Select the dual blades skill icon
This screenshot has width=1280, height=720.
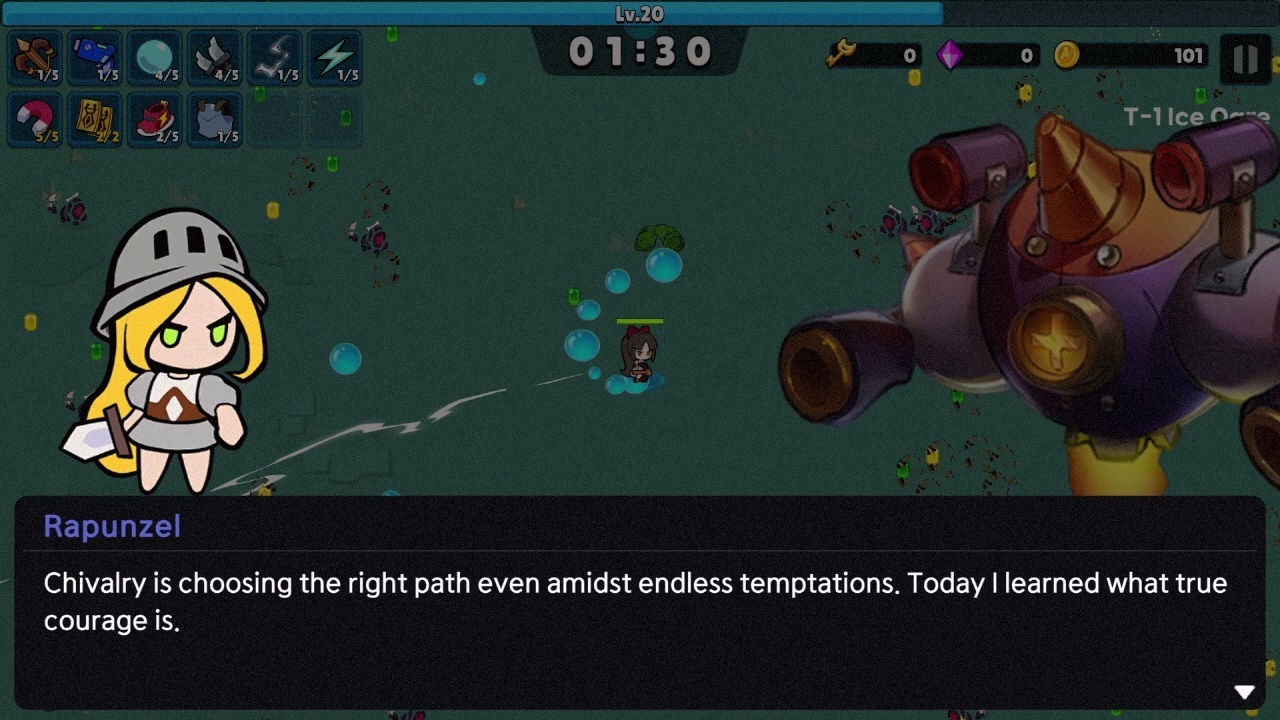(x=216, y=58)
